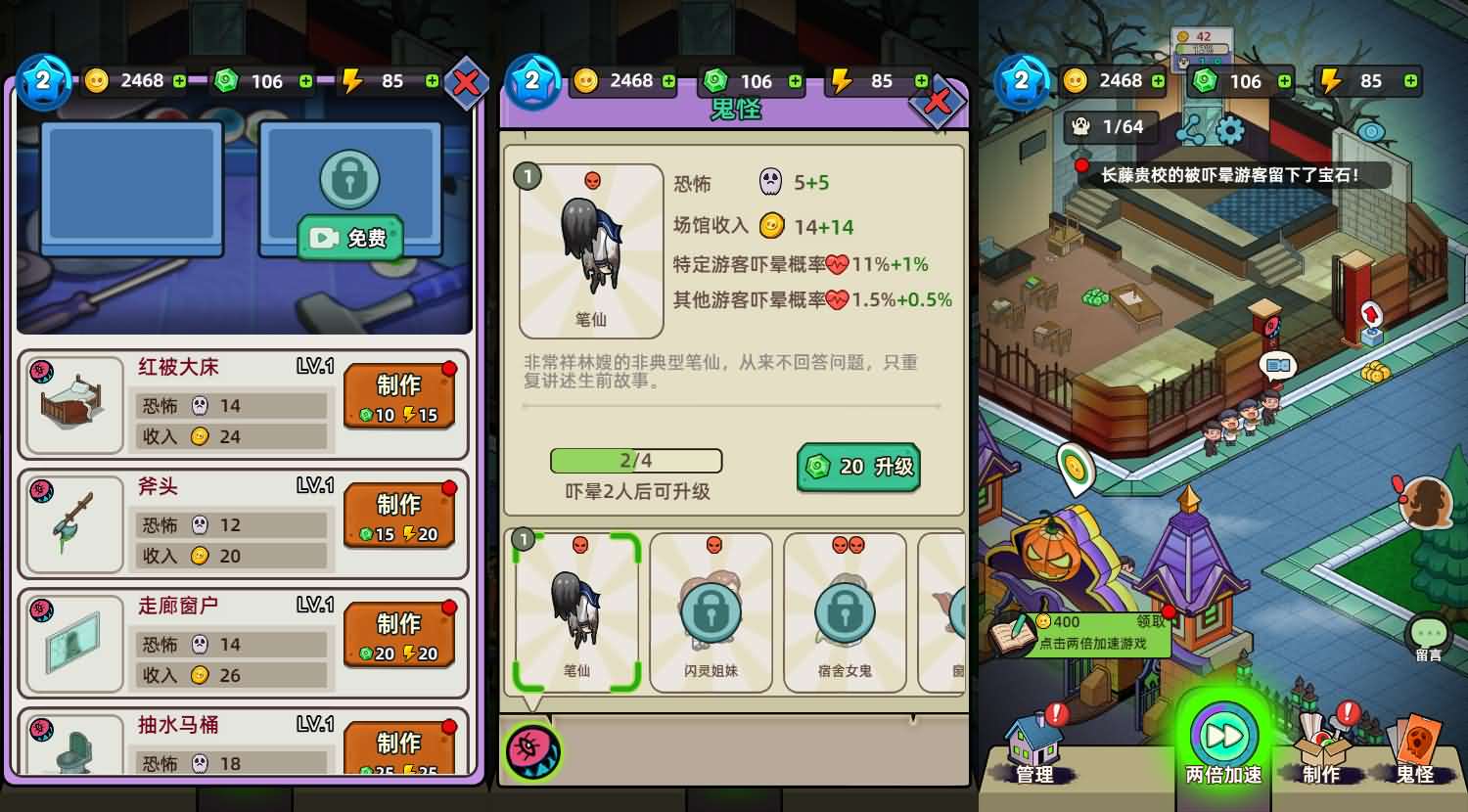Check the 1/64 ghost counter badge

click(1110, 127)
